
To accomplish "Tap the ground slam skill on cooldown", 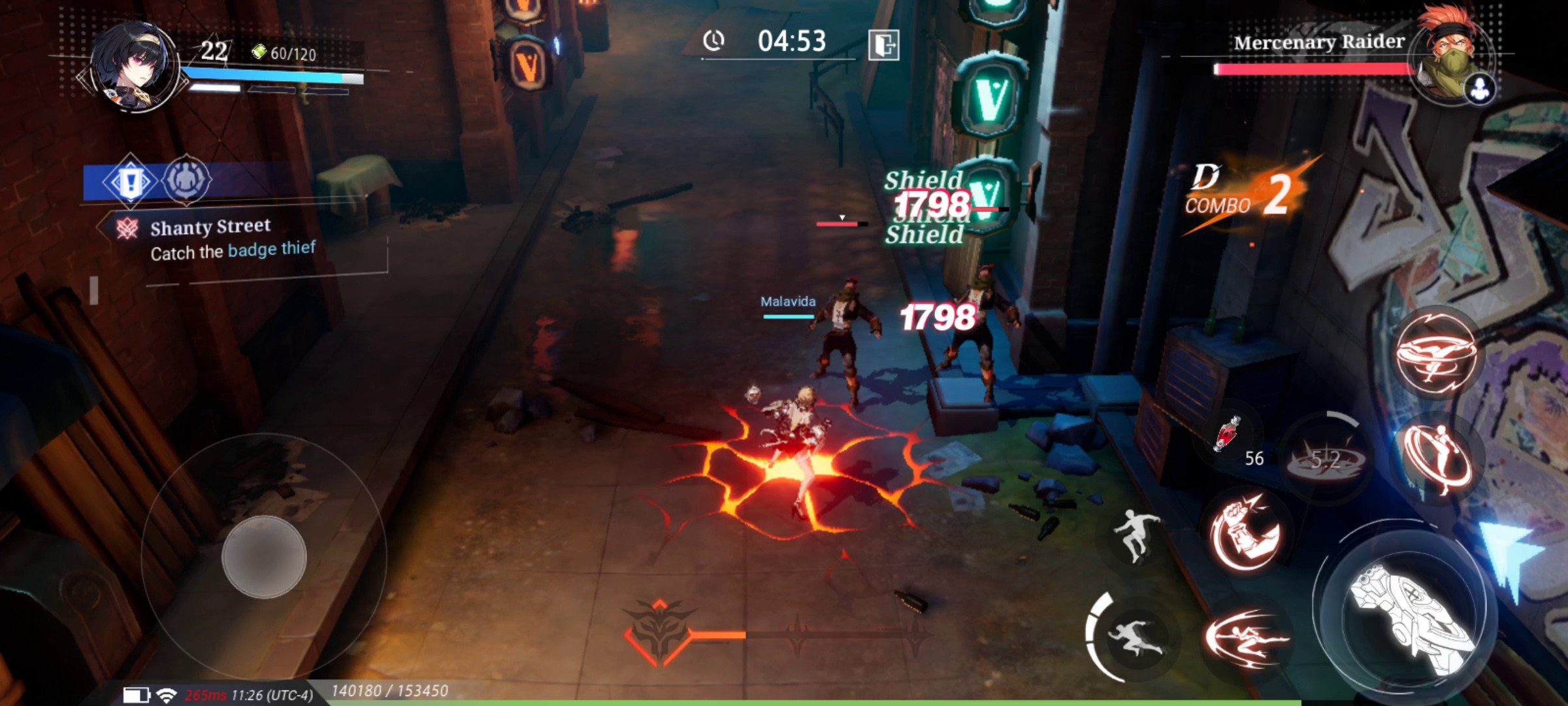I will point(1324,459).
